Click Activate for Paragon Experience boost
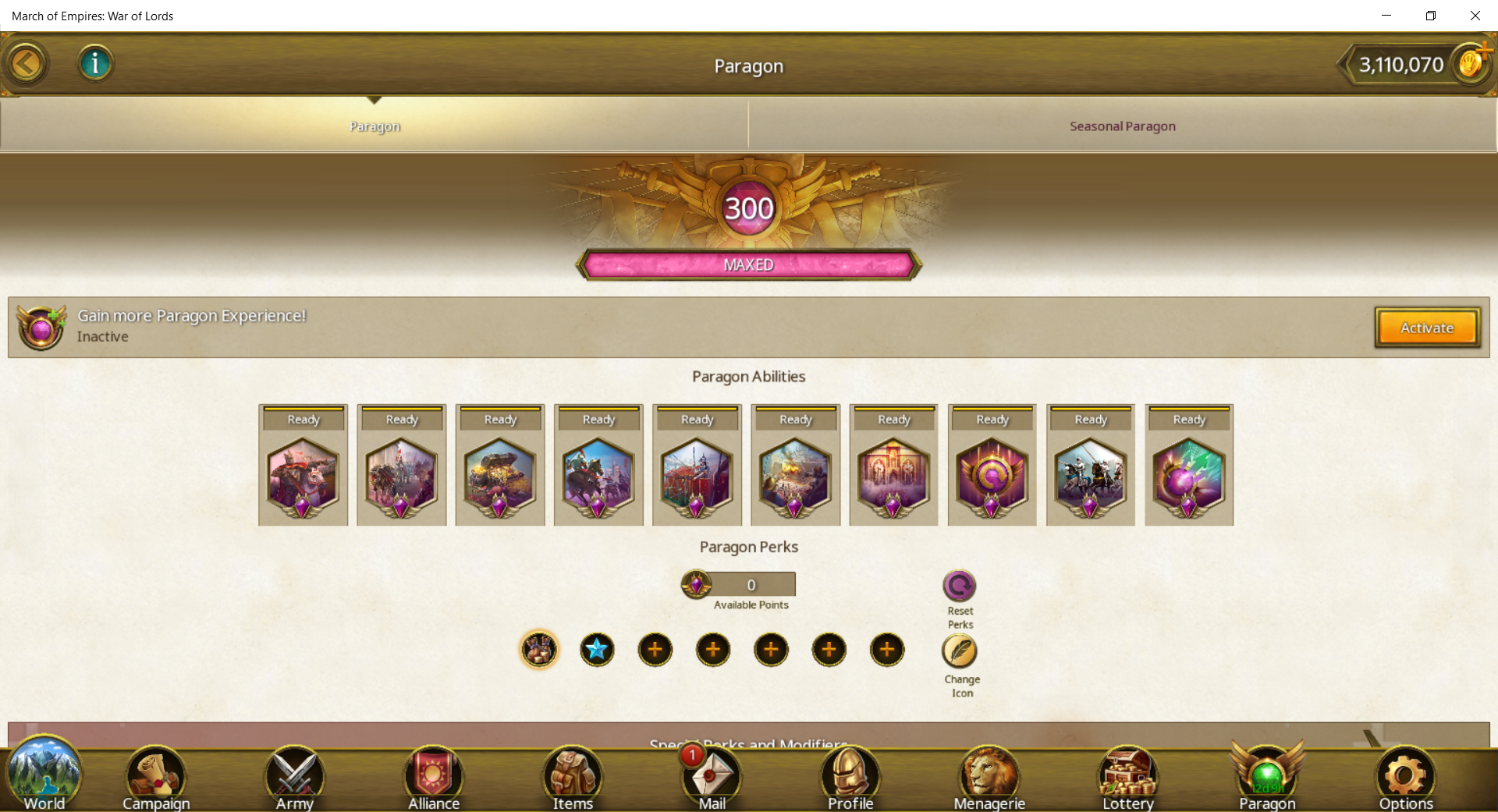 coord(1427,328)
